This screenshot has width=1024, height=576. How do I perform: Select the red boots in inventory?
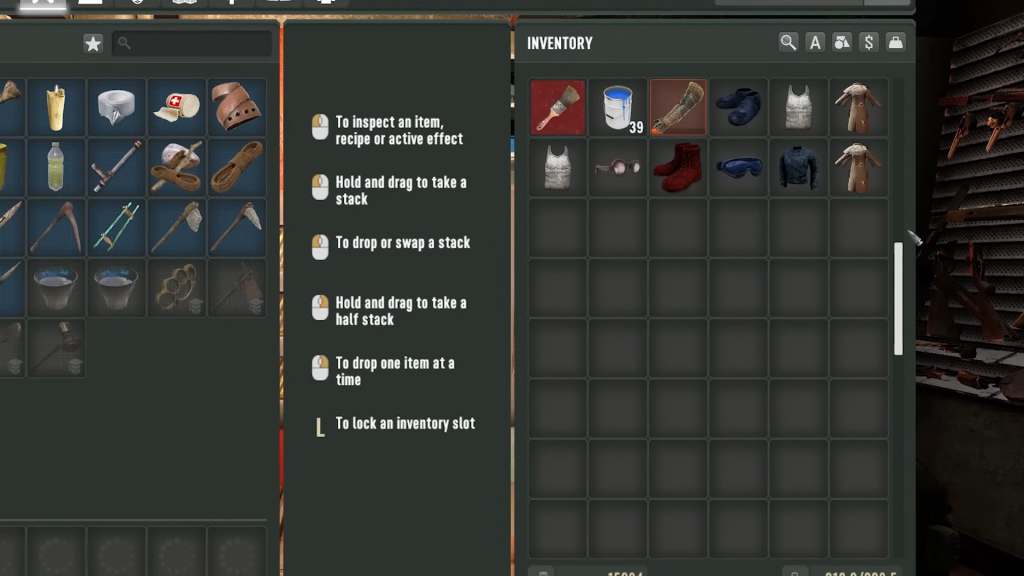(x=678, y=167)
